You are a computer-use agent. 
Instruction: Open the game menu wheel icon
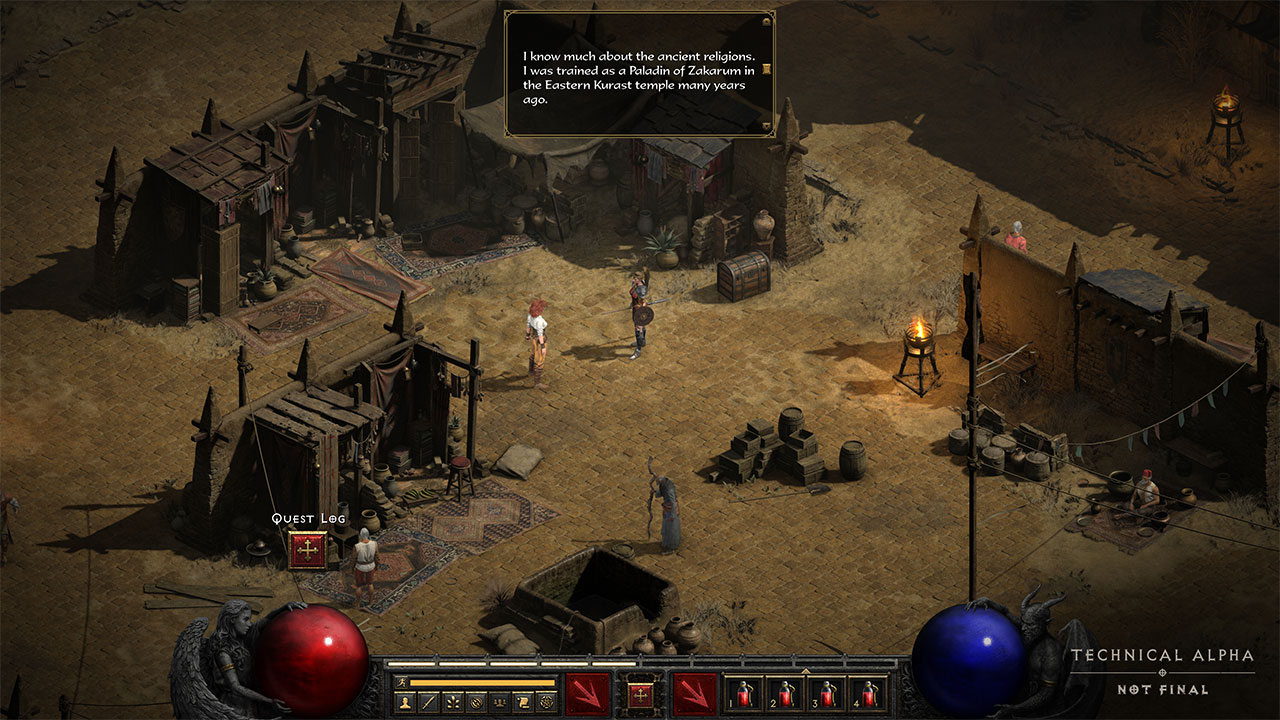[x=545, y=701]
